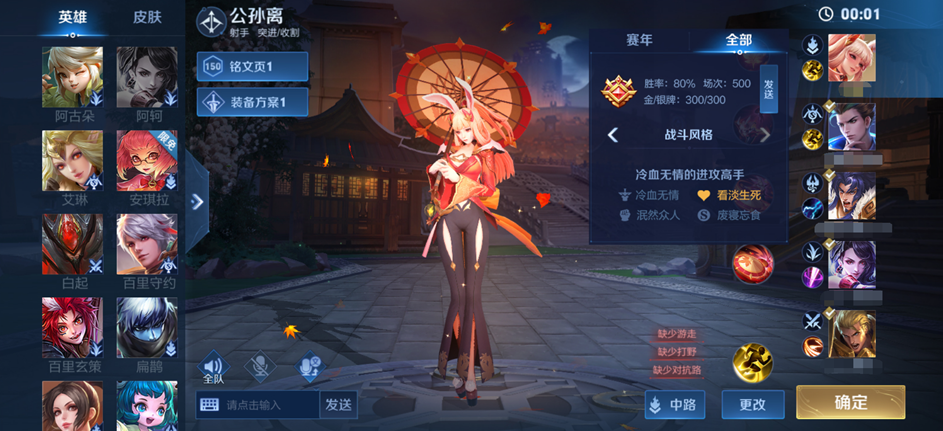Pick hero 艾琳
Image resolution: width=943 pixels, height=431 pixels.
tap(72, 160)
